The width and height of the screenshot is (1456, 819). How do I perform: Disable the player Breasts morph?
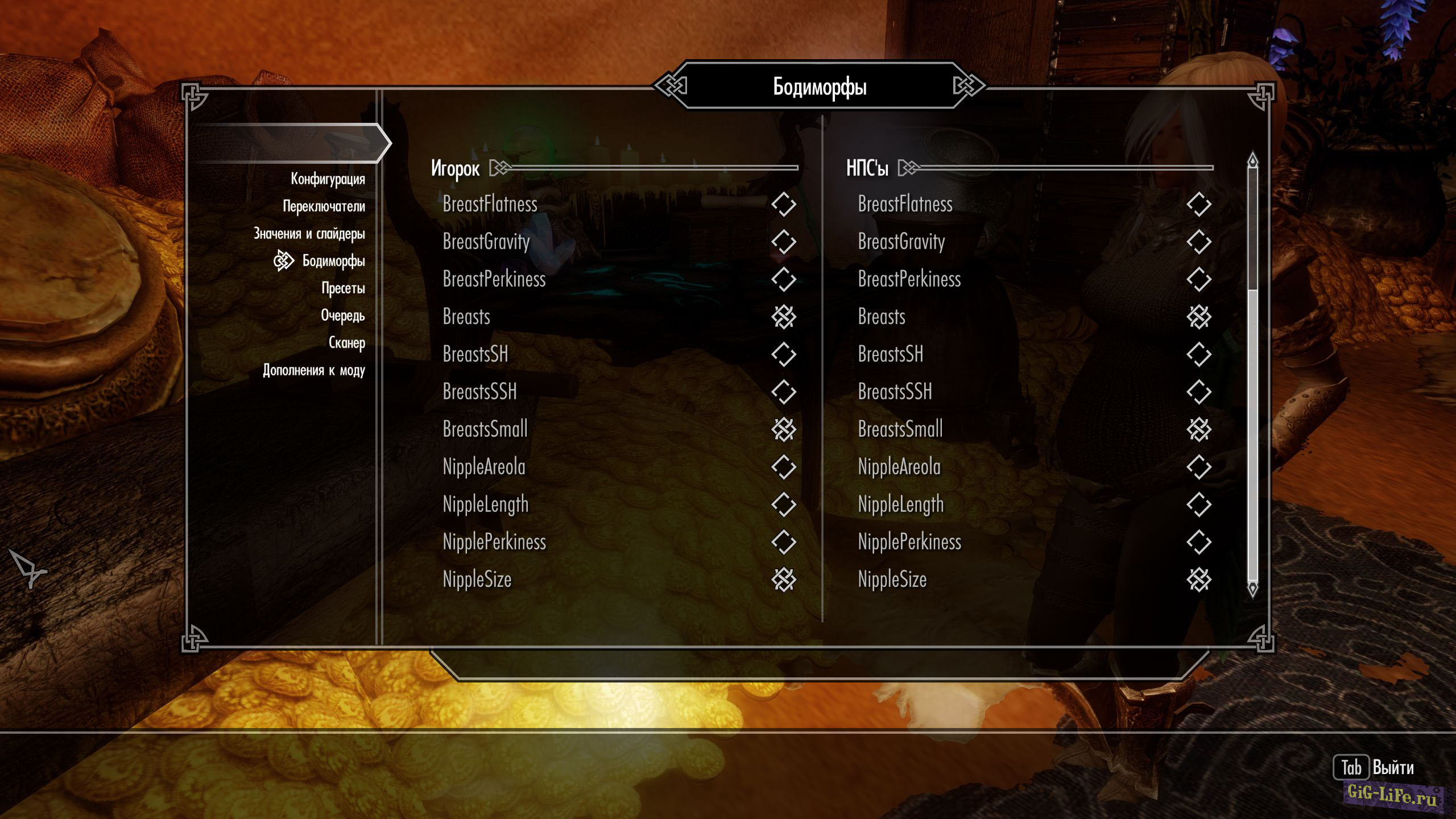coord(783,317)
